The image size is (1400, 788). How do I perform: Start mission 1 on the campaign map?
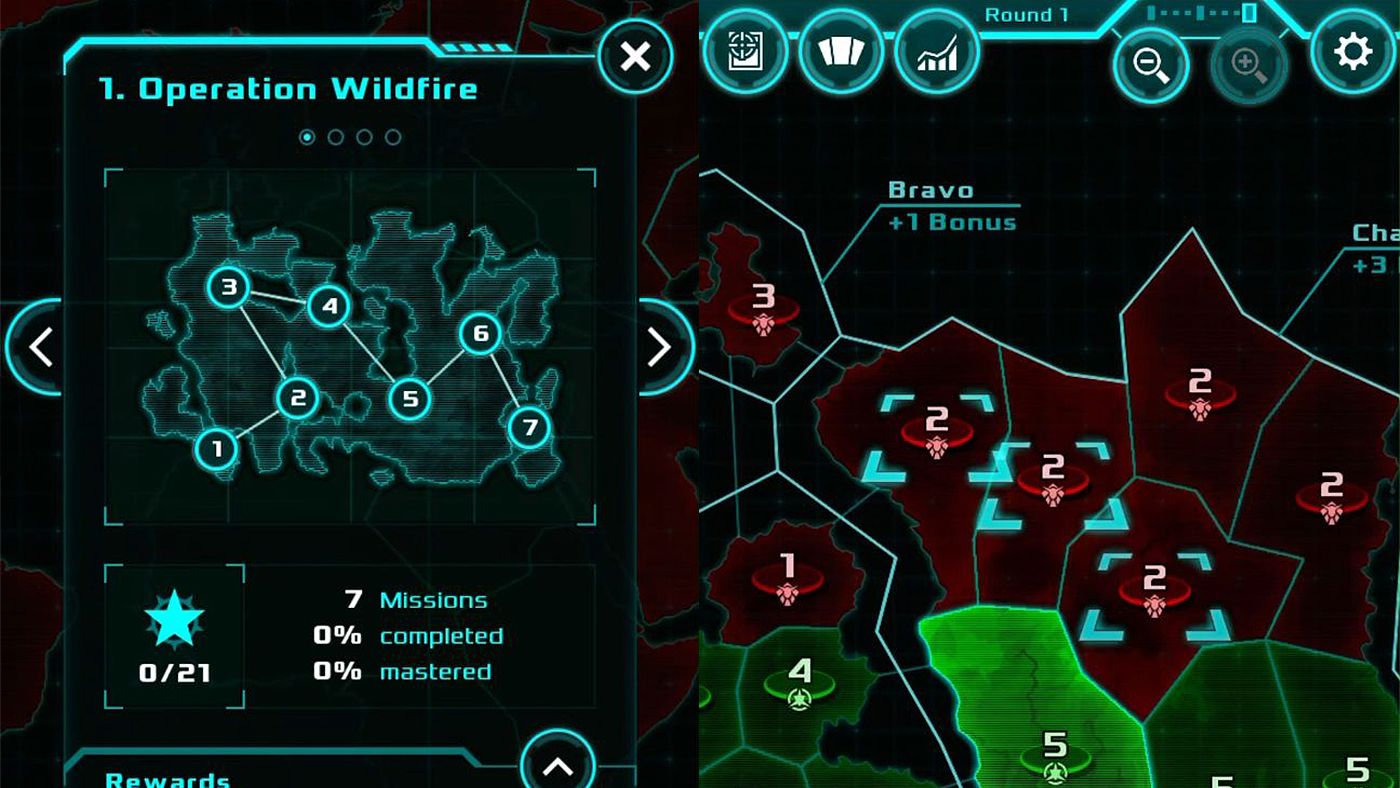[216, 449]
